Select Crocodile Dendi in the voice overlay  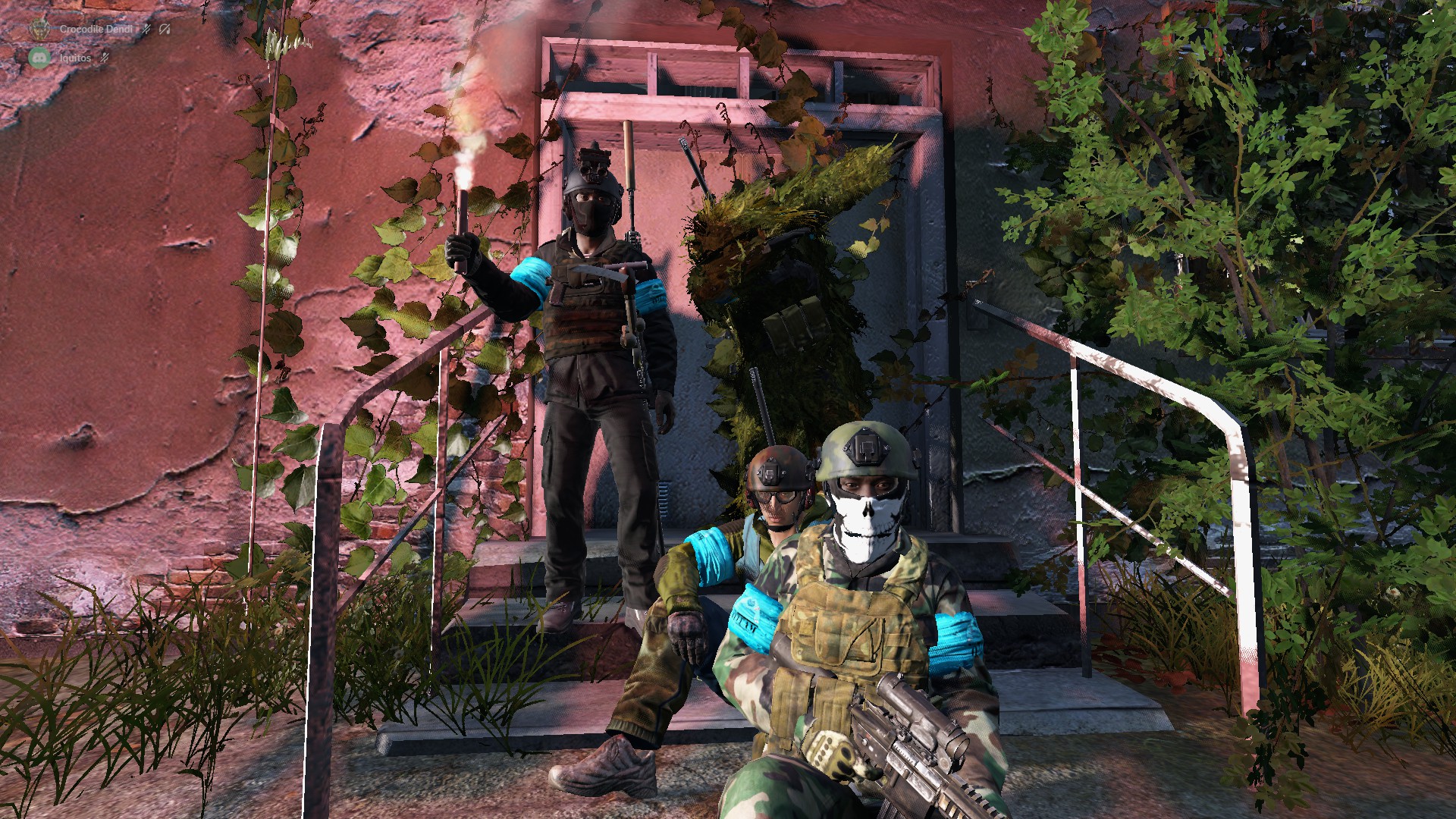click(x=96, y=30)
